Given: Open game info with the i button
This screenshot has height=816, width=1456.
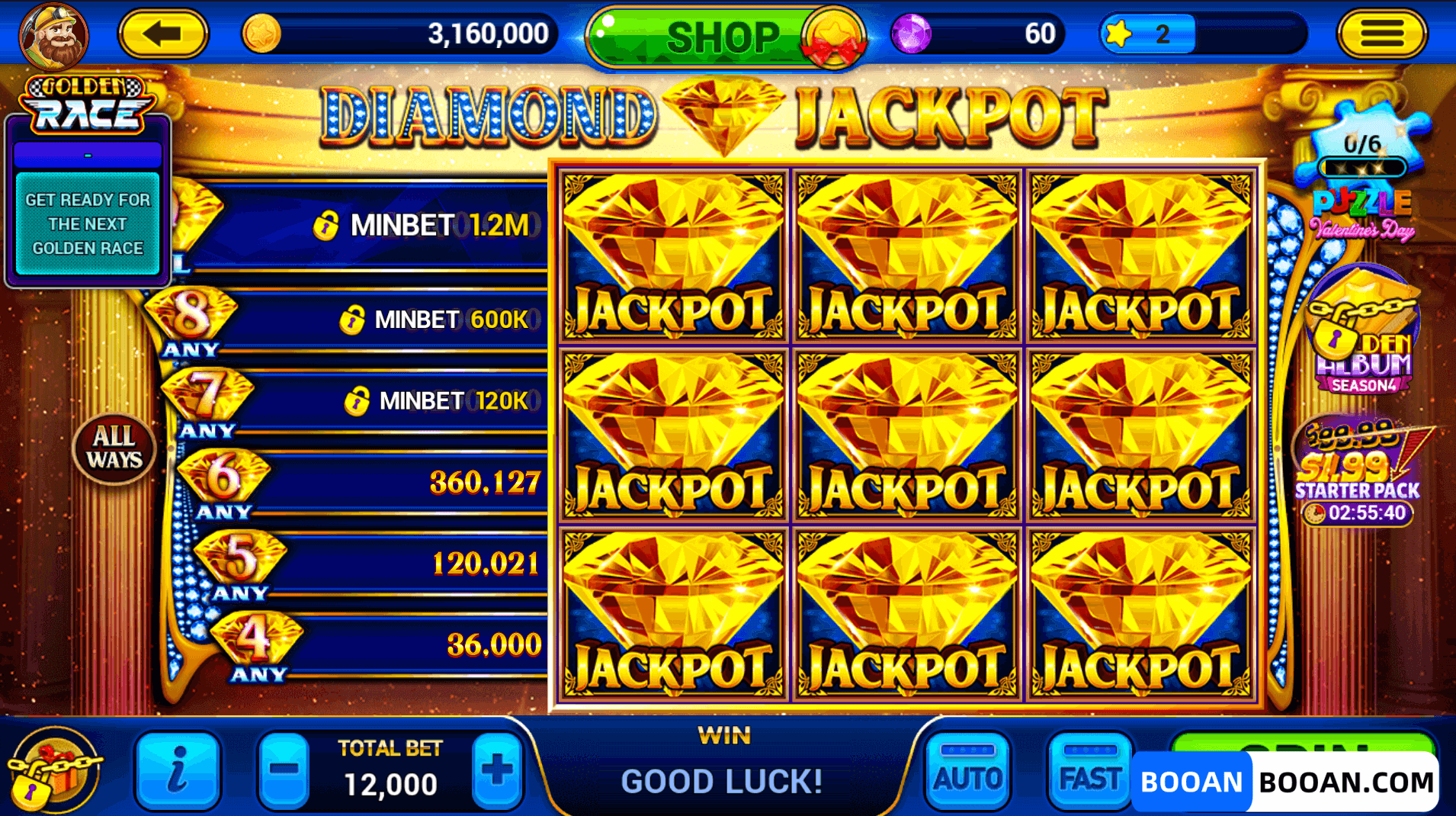Looking at the screenshot, I should (178, 772).
